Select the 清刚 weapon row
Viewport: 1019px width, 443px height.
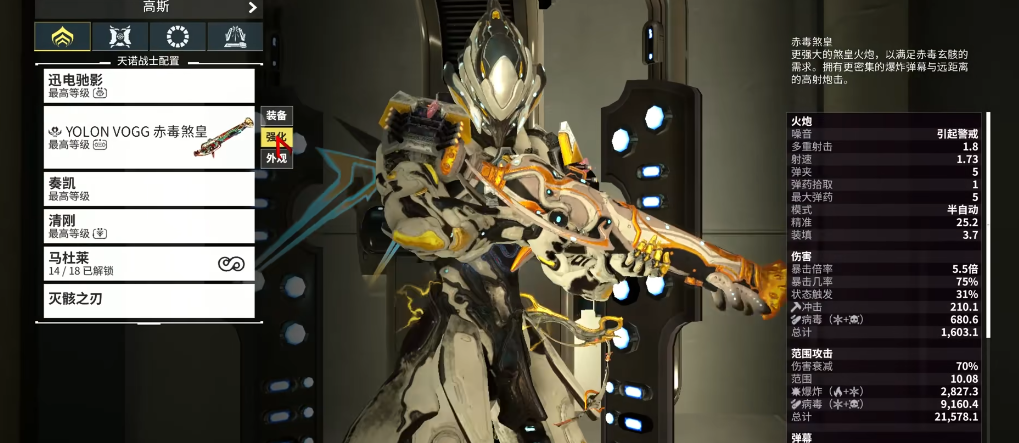[x=149, y=226]
